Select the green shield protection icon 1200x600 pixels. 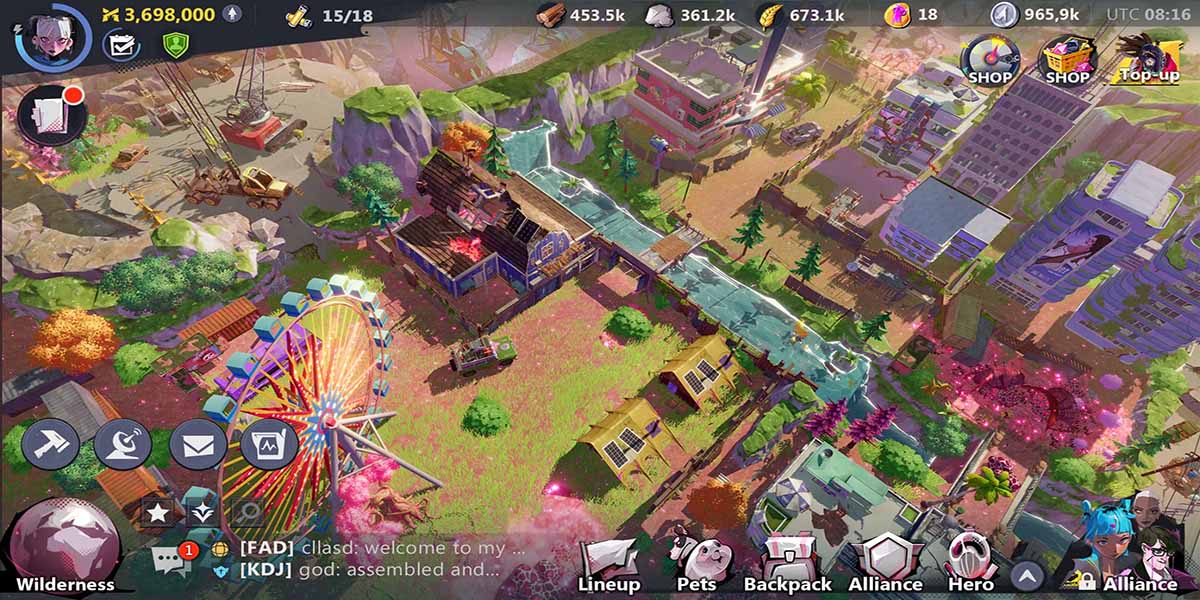coord(176,45)
